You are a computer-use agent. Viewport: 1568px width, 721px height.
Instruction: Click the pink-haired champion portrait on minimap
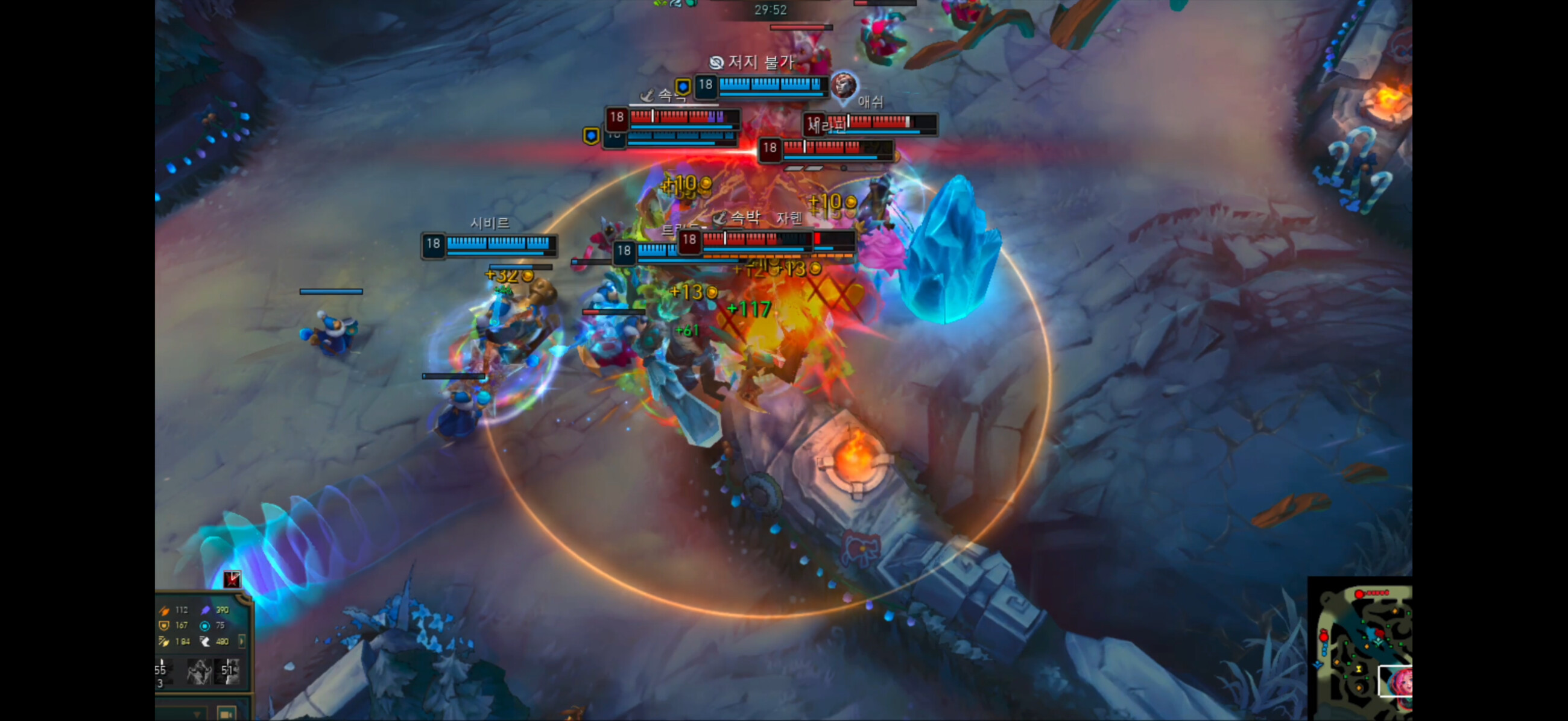pyautogui.click(x=1400, y=679)
